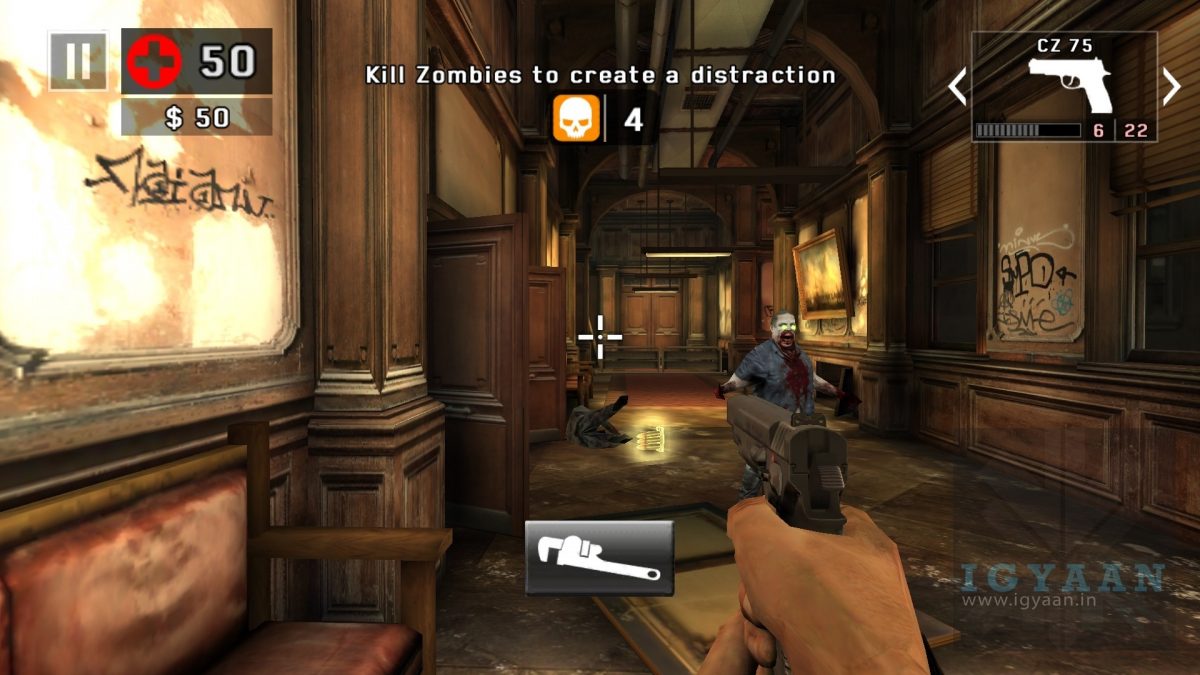1200x675 pixels.
Task: Use the wrench melee button
Action: (x=599, y=558)
